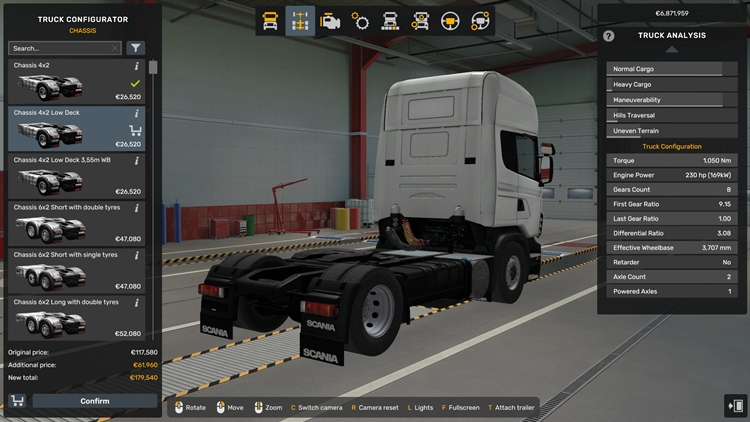
Task: Exit the configurator via bottom-right door icon
Action: coord(734,404)
